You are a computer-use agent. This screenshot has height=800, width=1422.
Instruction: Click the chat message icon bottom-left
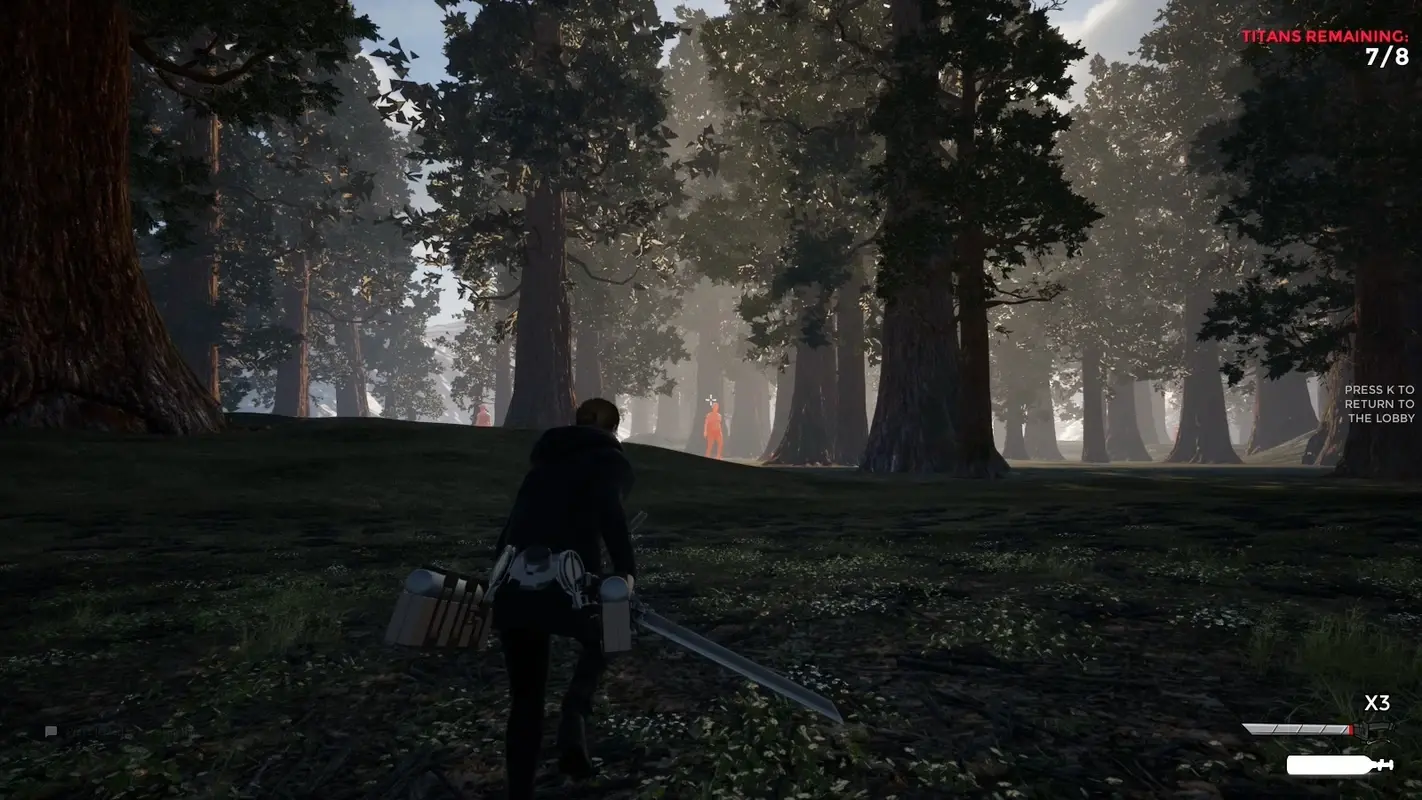coord(51,731)
